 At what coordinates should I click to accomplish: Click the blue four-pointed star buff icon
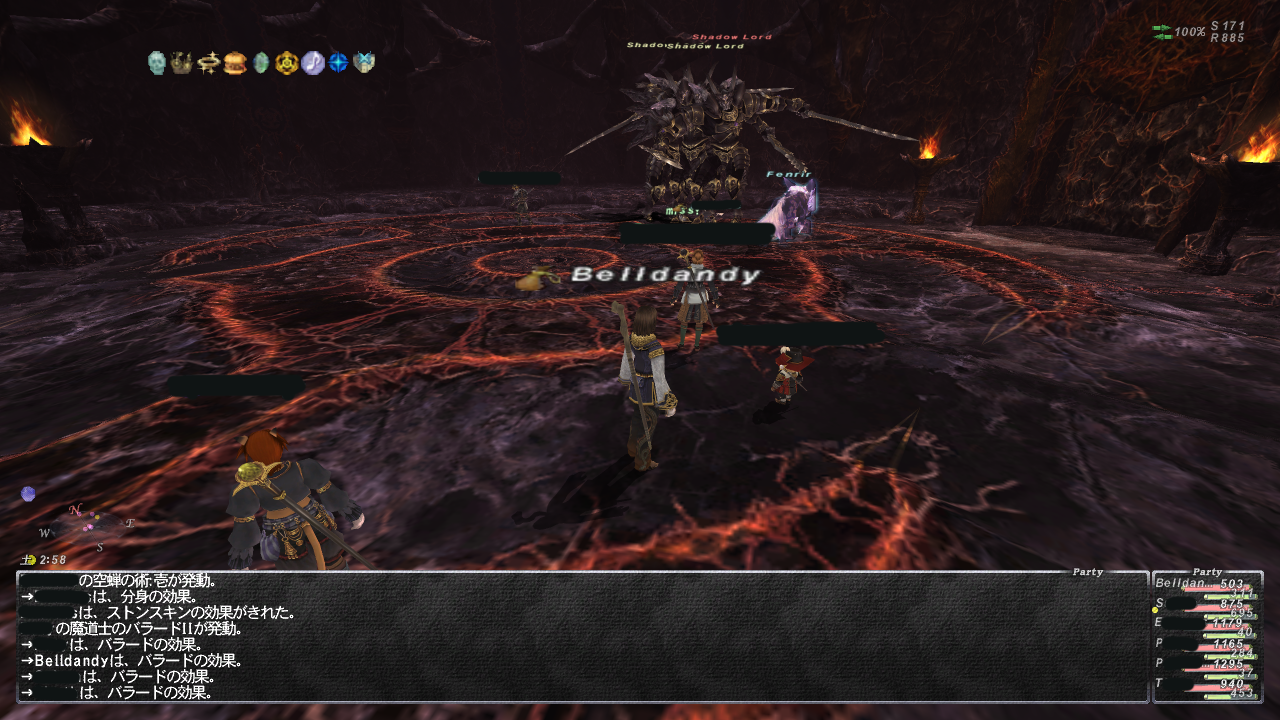click(339, 63)
